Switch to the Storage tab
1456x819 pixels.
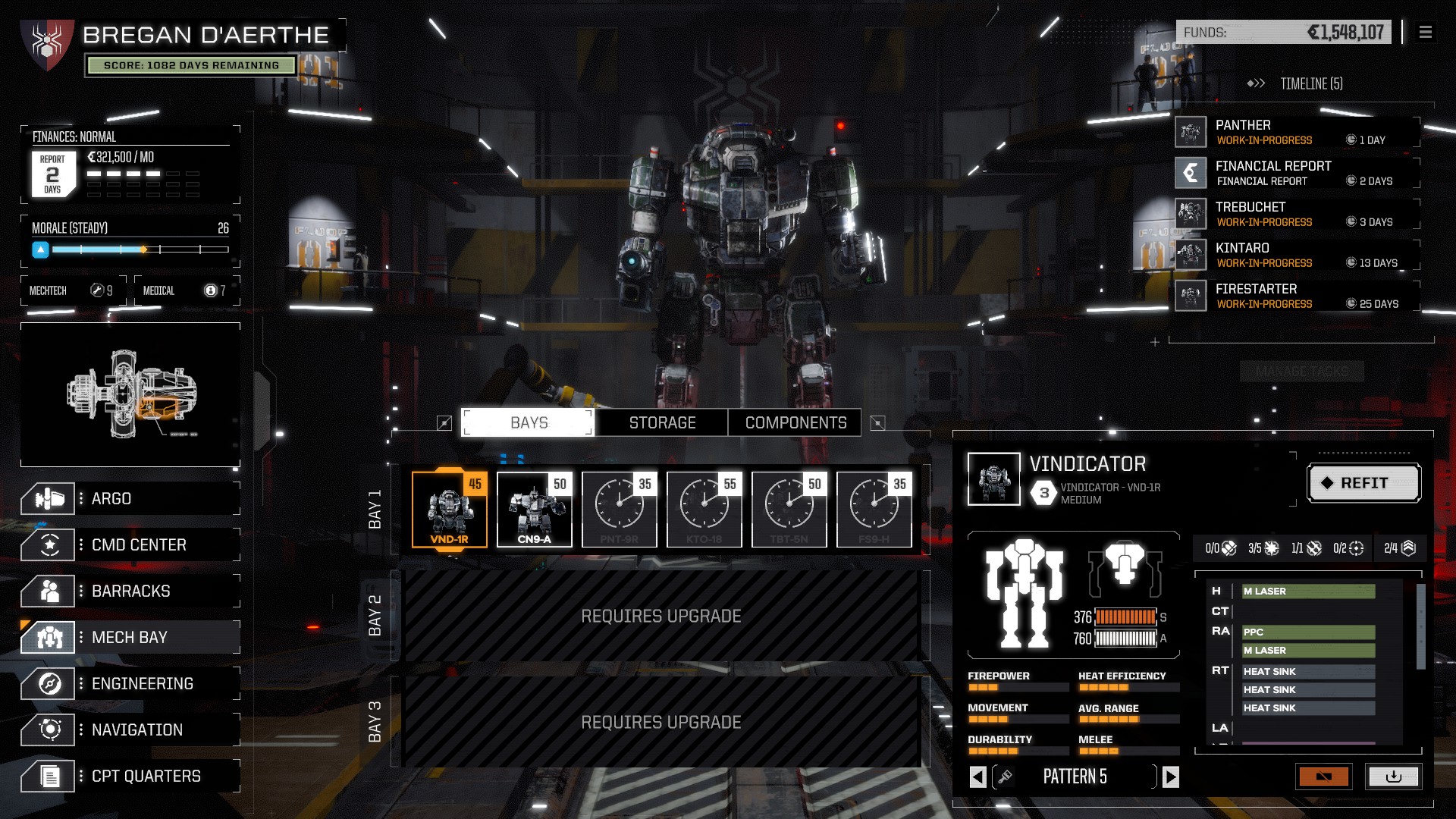pyautogui.click(x=662, y=423)
